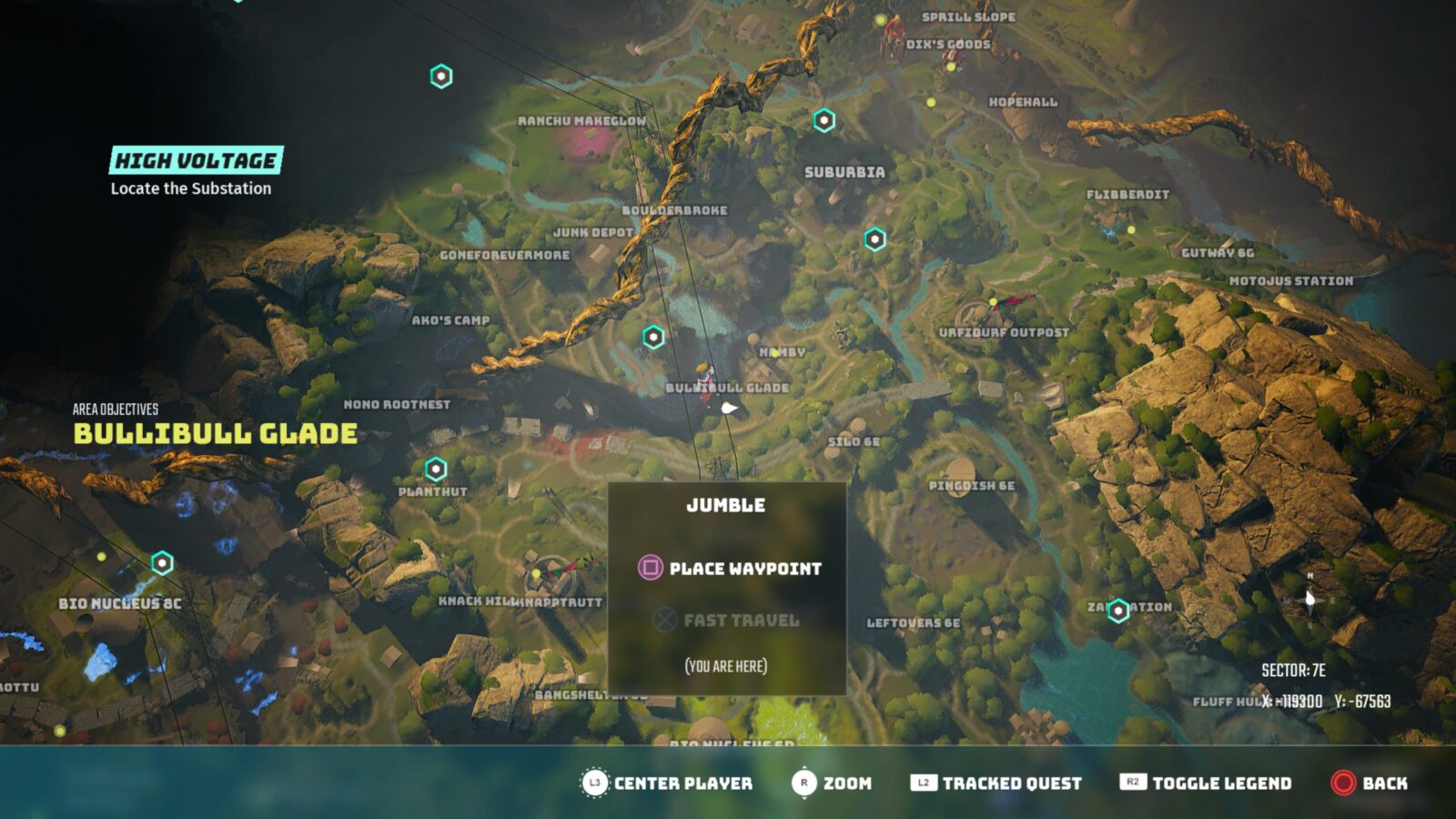Select the fast travel point above Planthut
The width and height of the screenshot is (1456, 819).
(x=435, y=470)
